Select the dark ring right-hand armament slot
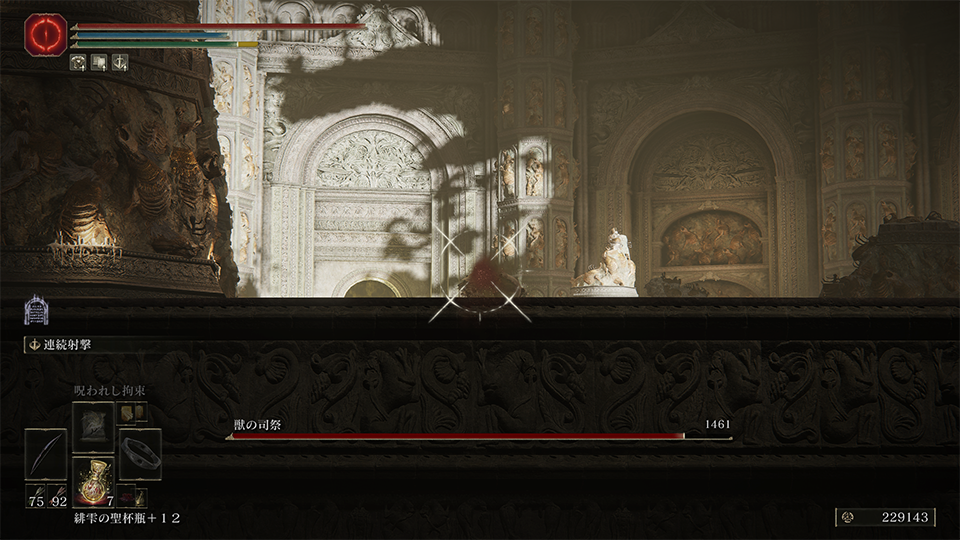The height and width of the screenshot is (540, 960). (x=140, y=453)
